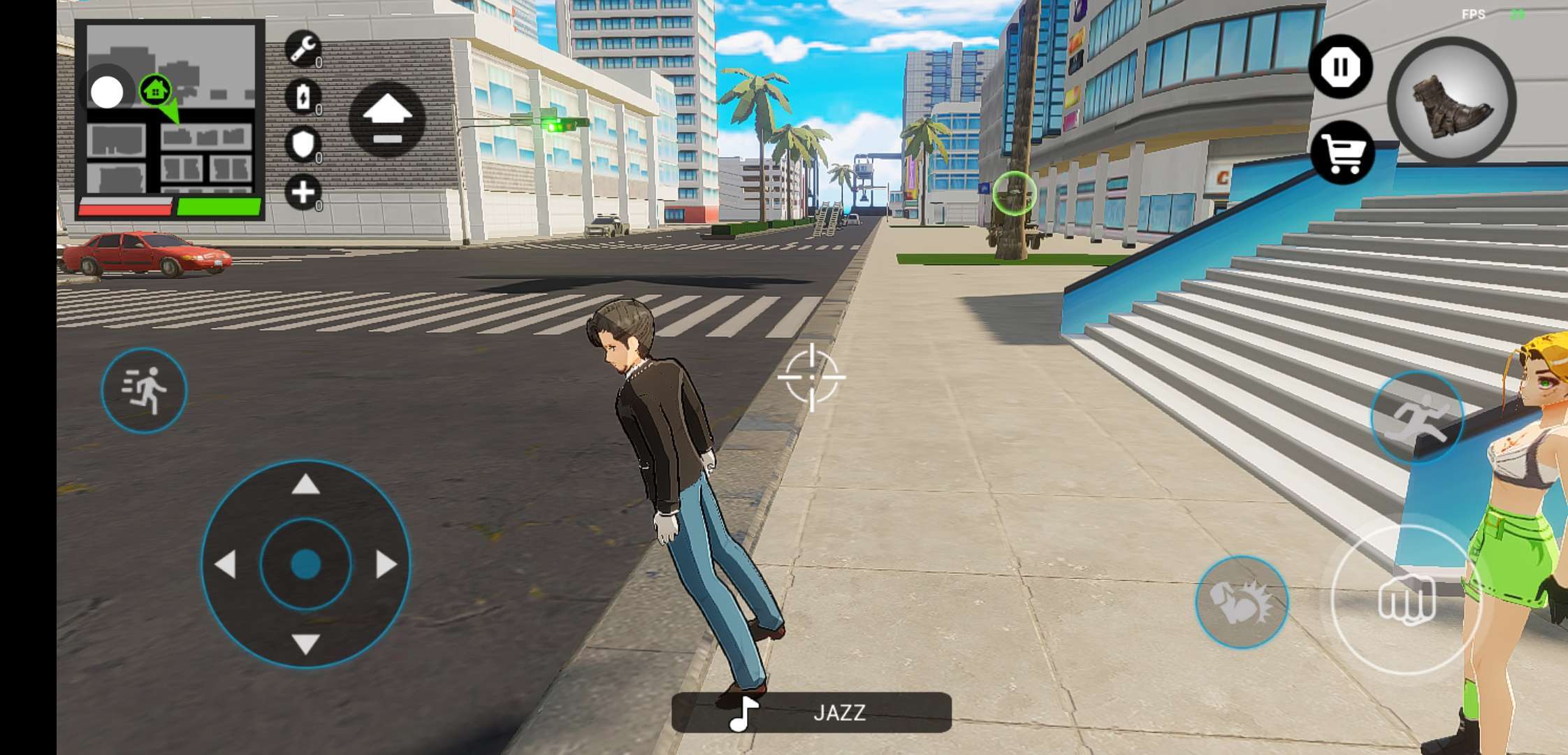The image size is (1568, 755).
Task: Use the wrench repair item
Action: (303, 48)
